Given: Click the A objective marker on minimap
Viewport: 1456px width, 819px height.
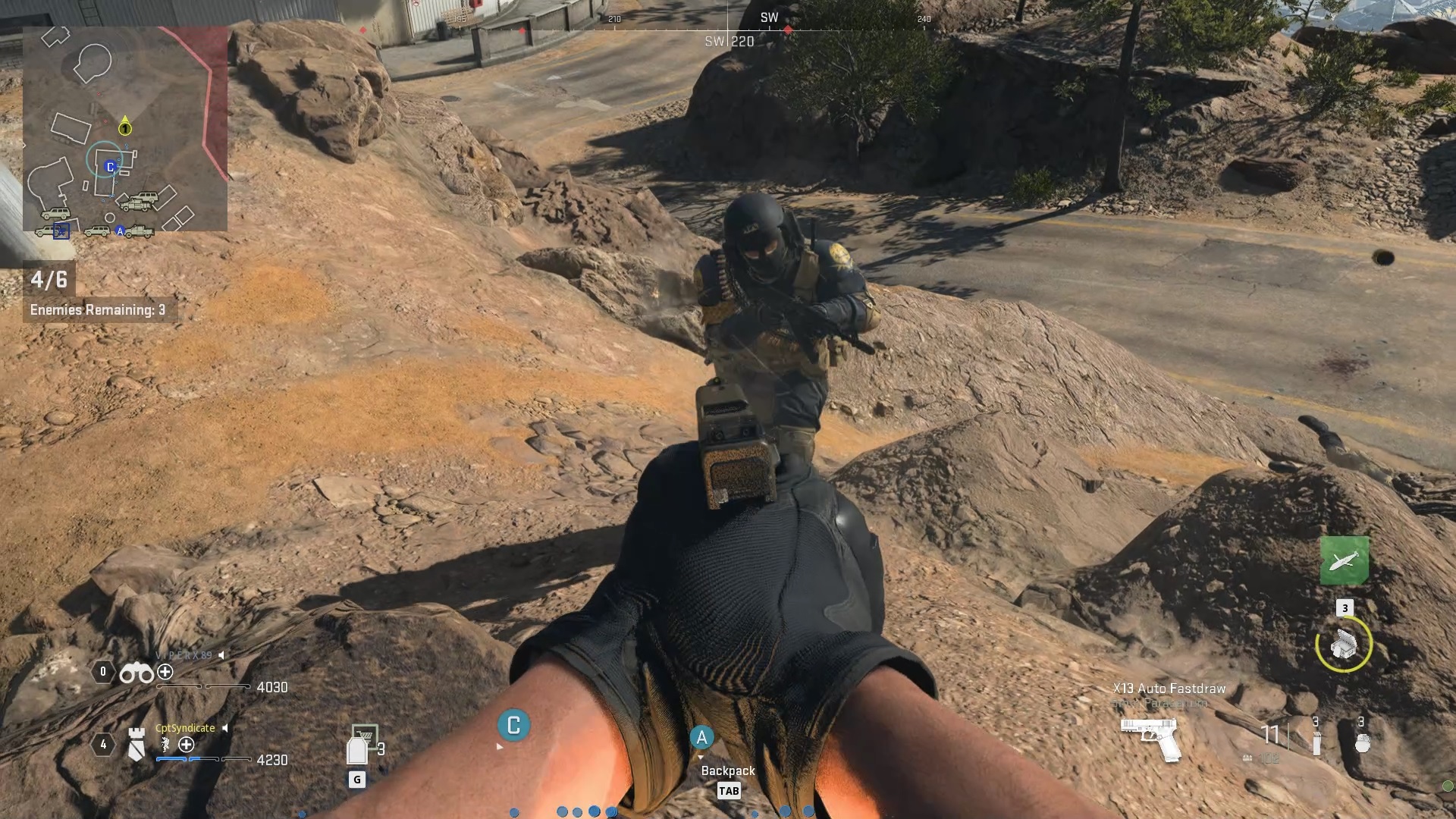Looking at the screenshot, I should (x=120, y=231).
